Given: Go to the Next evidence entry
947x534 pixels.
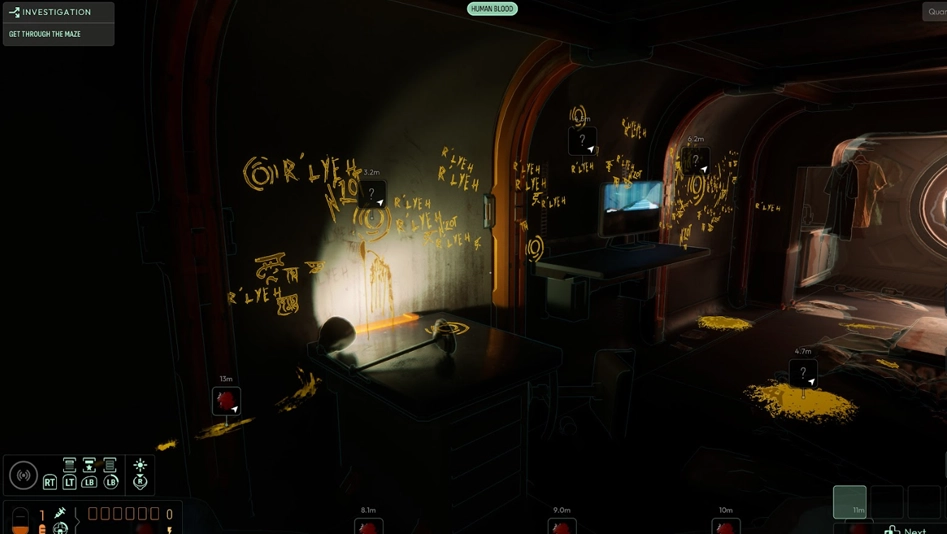Looking at the screenshot, I should pos(907,529).
